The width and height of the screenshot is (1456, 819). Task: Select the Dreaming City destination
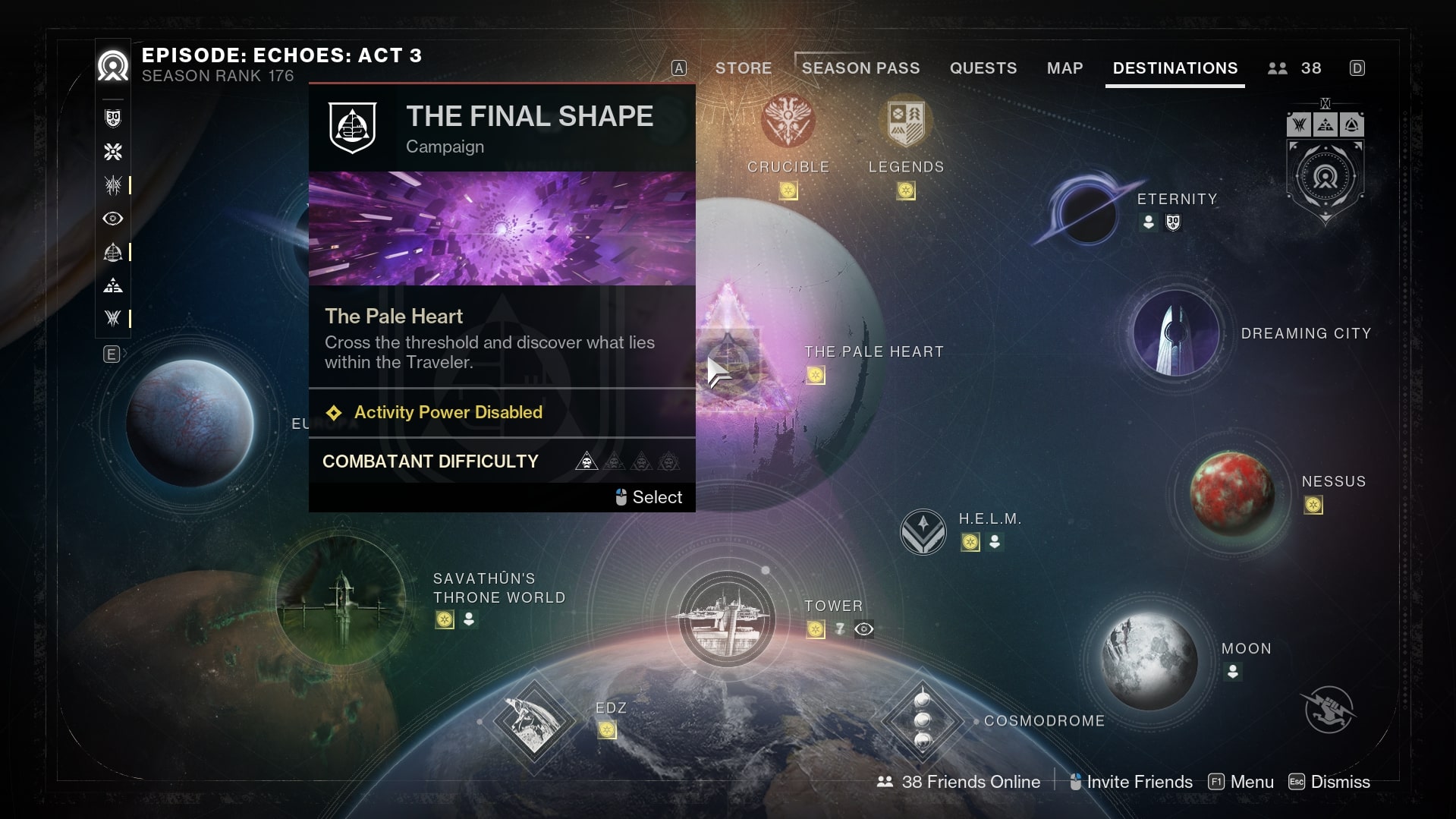click(x=1175, y=332)
